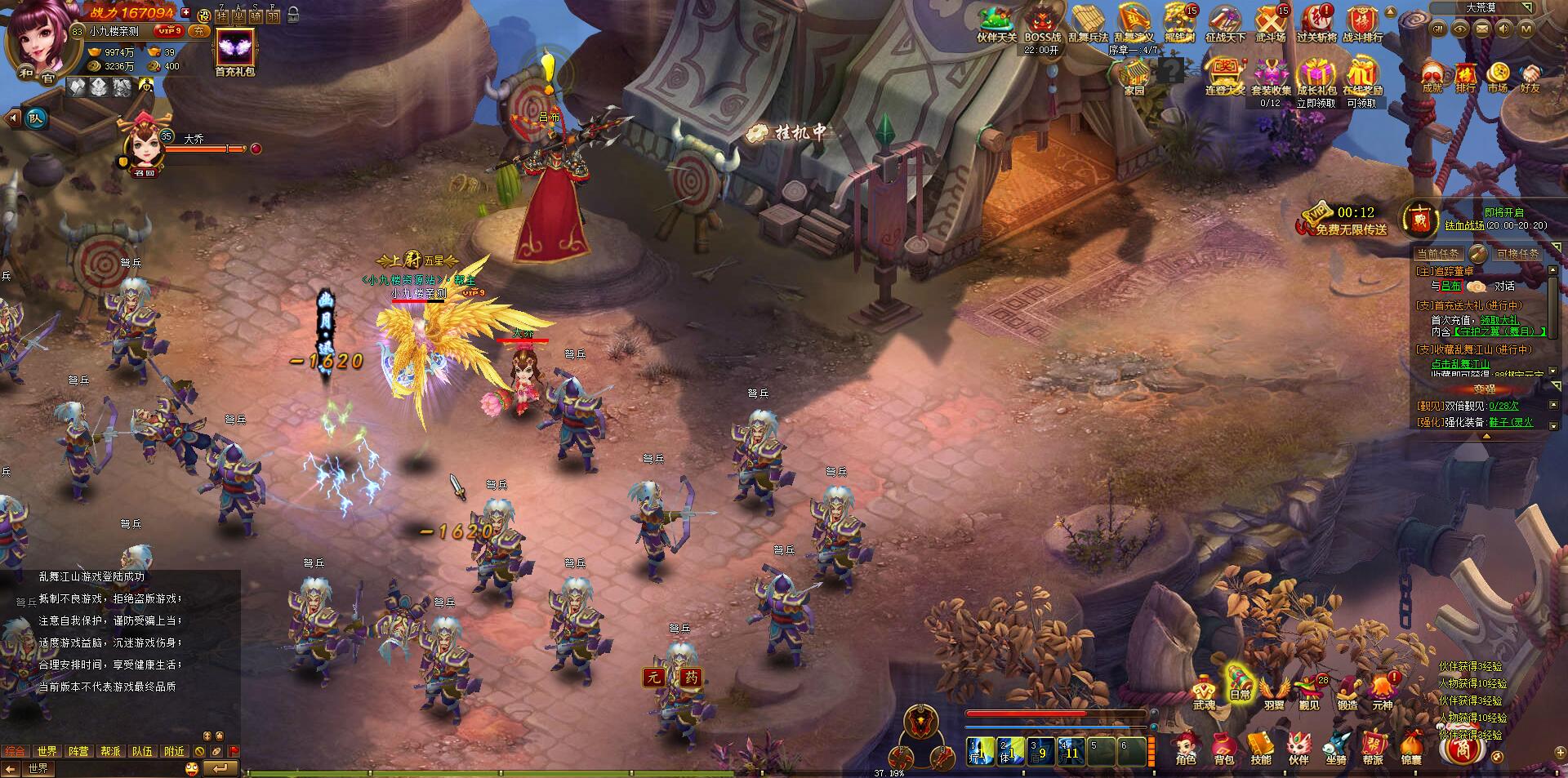Switch to the 可接任务 quest tab

click(1517, 255)
